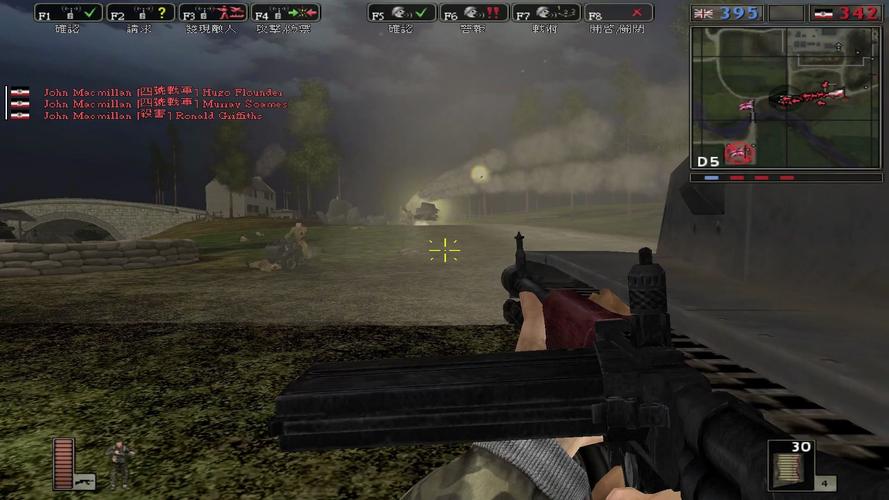Click the F8 radio command with red X
Viewport: 889px width, 500px height.
(x=618, y=14)
